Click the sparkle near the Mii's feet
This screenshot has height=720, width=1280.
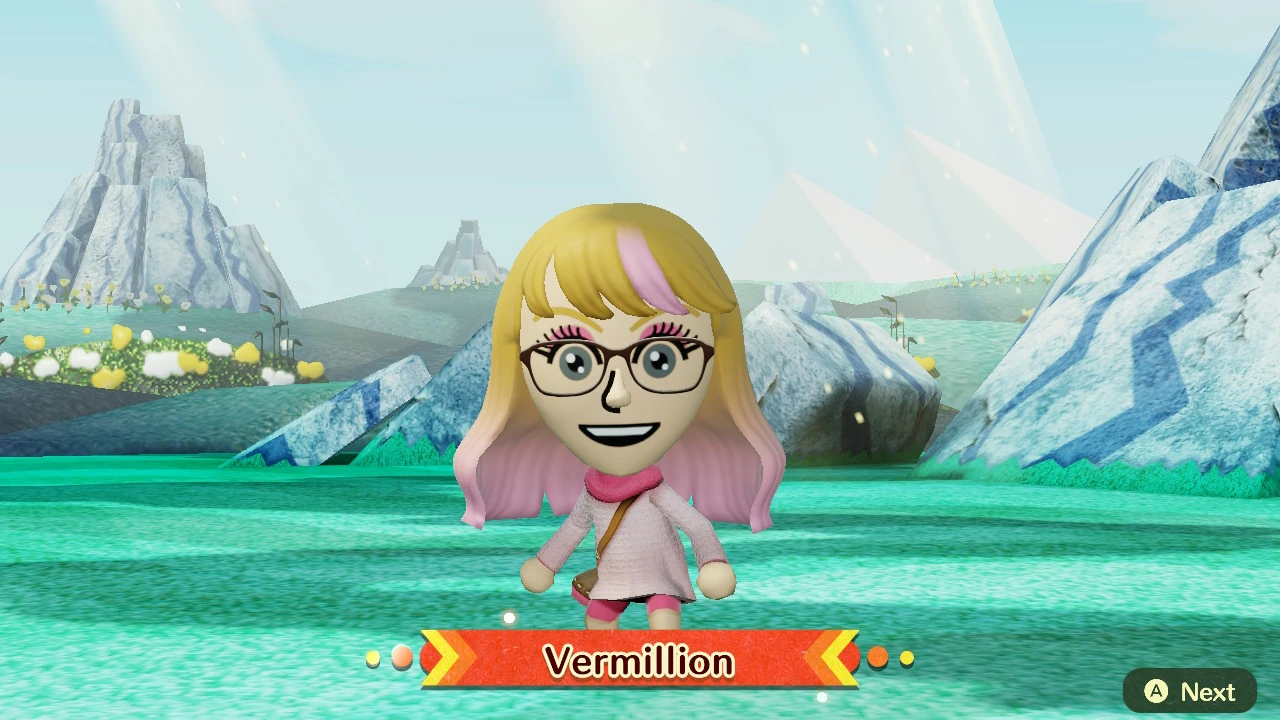click(x=509, y=617)
